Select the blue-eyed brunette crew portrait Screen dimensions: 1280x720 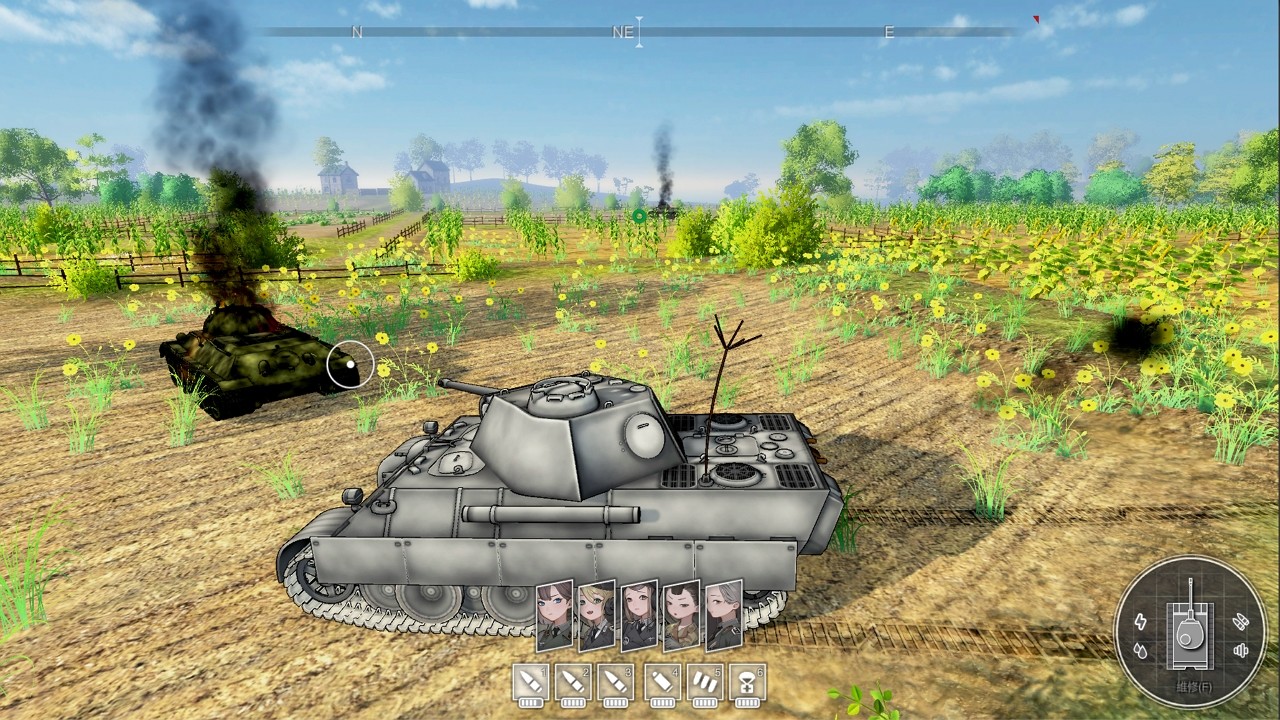point(555,616)
